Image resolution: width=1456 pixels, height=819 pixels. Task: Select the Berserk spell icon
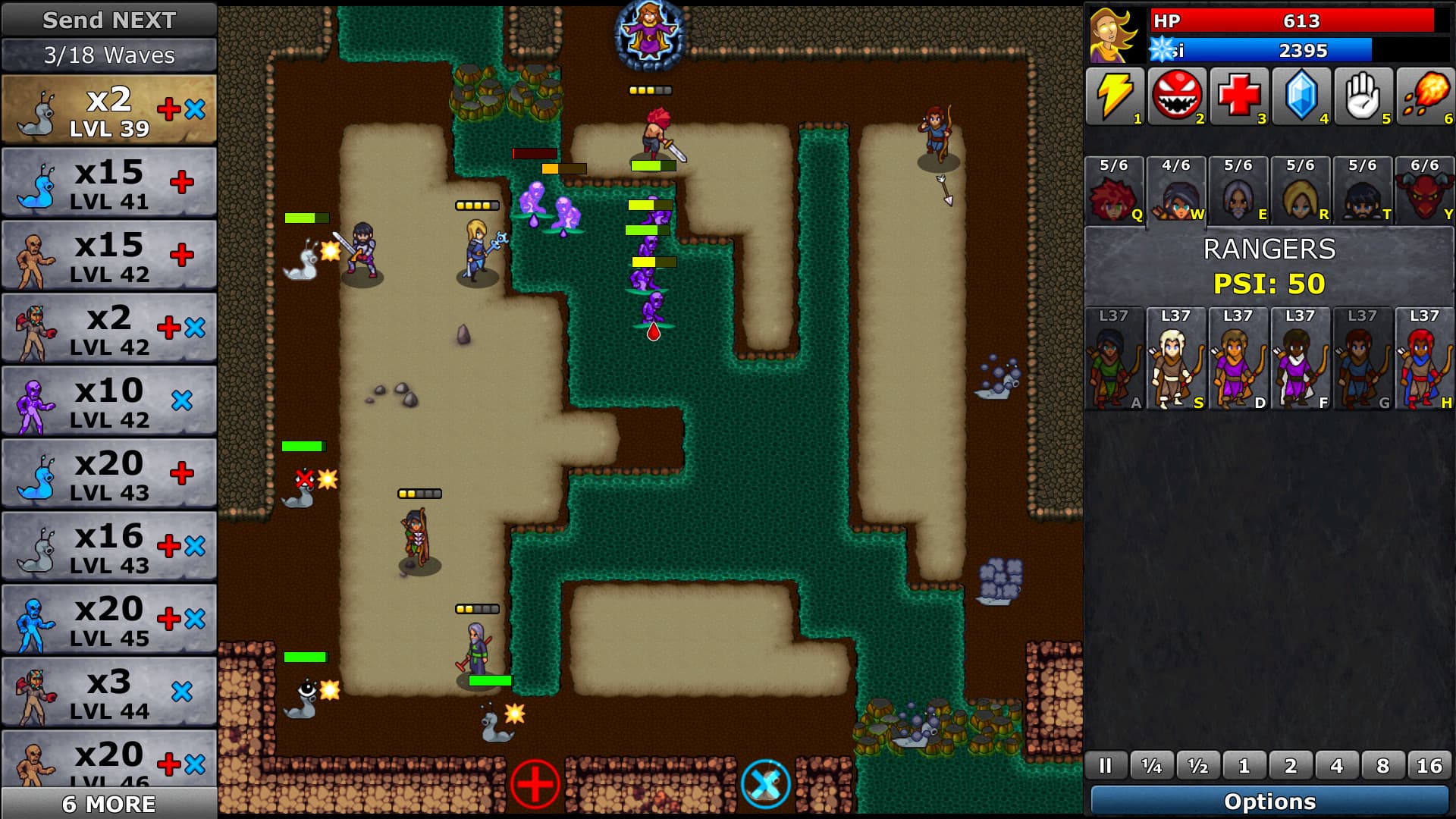pos(1176,96)
